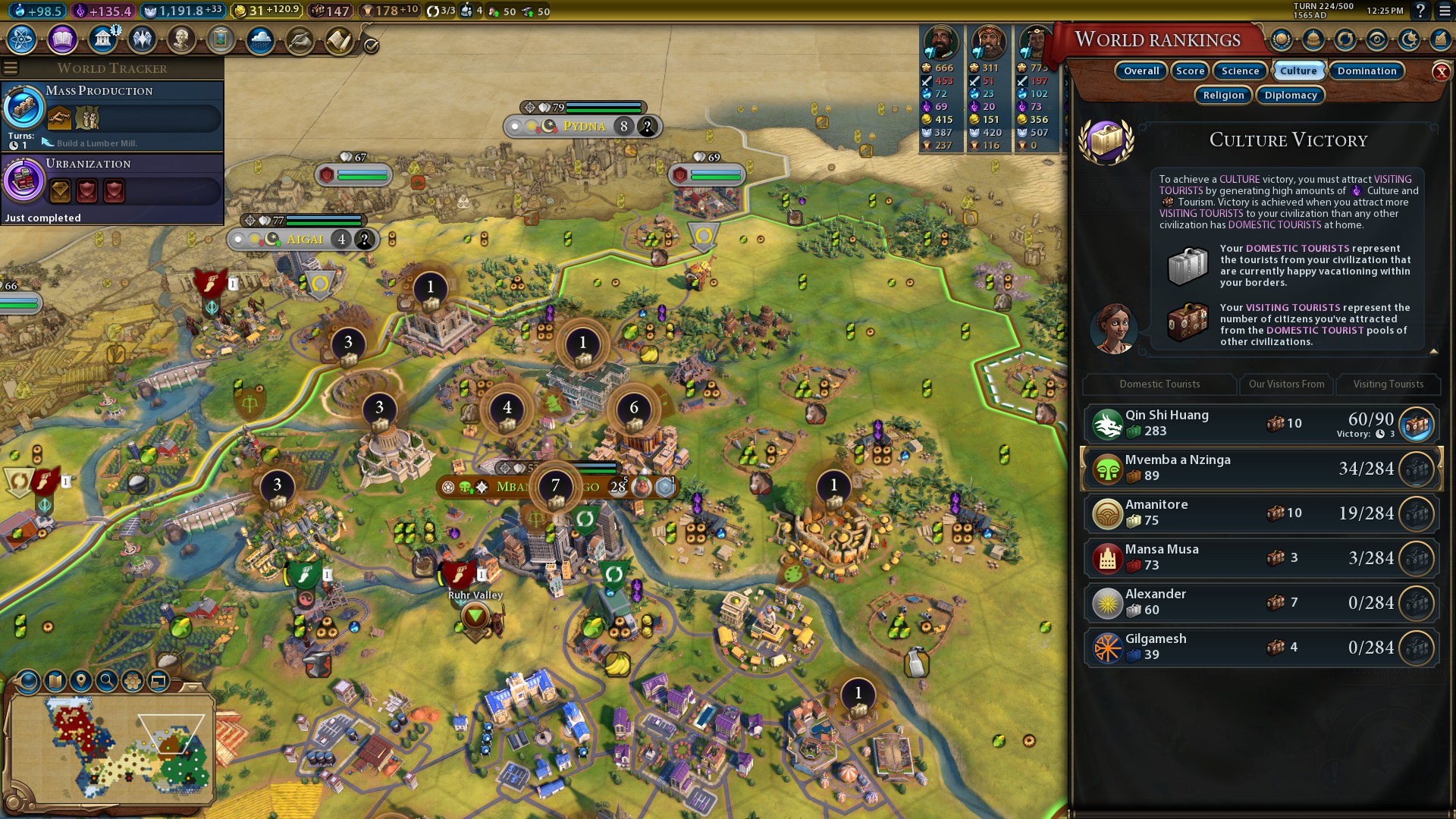Show the Domination victory tab
This screenshot has height=819, width=1456.
[1367, 71]
